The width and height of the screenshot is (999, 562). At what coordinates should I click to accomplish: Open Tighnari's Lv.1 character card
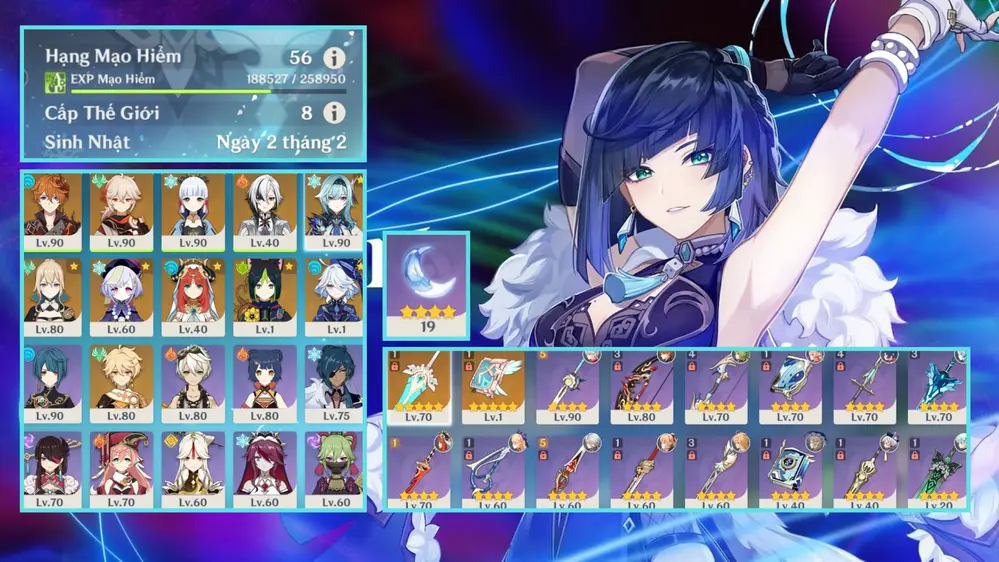265,297
